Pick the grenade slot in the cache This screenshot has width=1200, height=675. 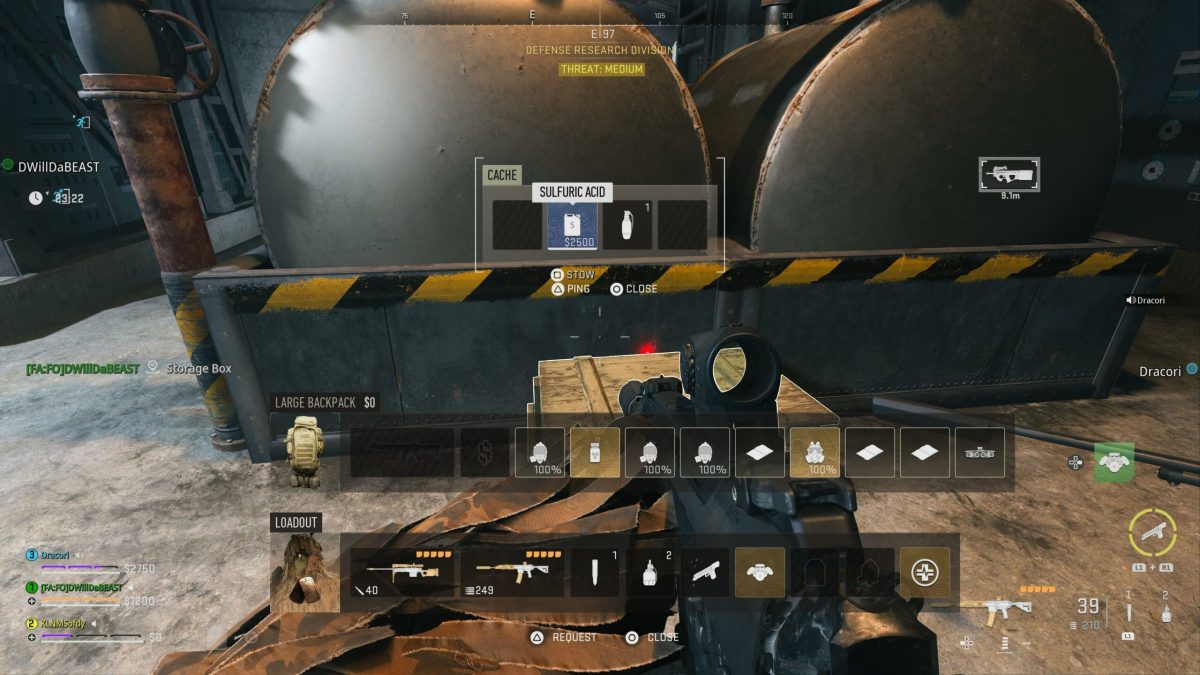627,225
